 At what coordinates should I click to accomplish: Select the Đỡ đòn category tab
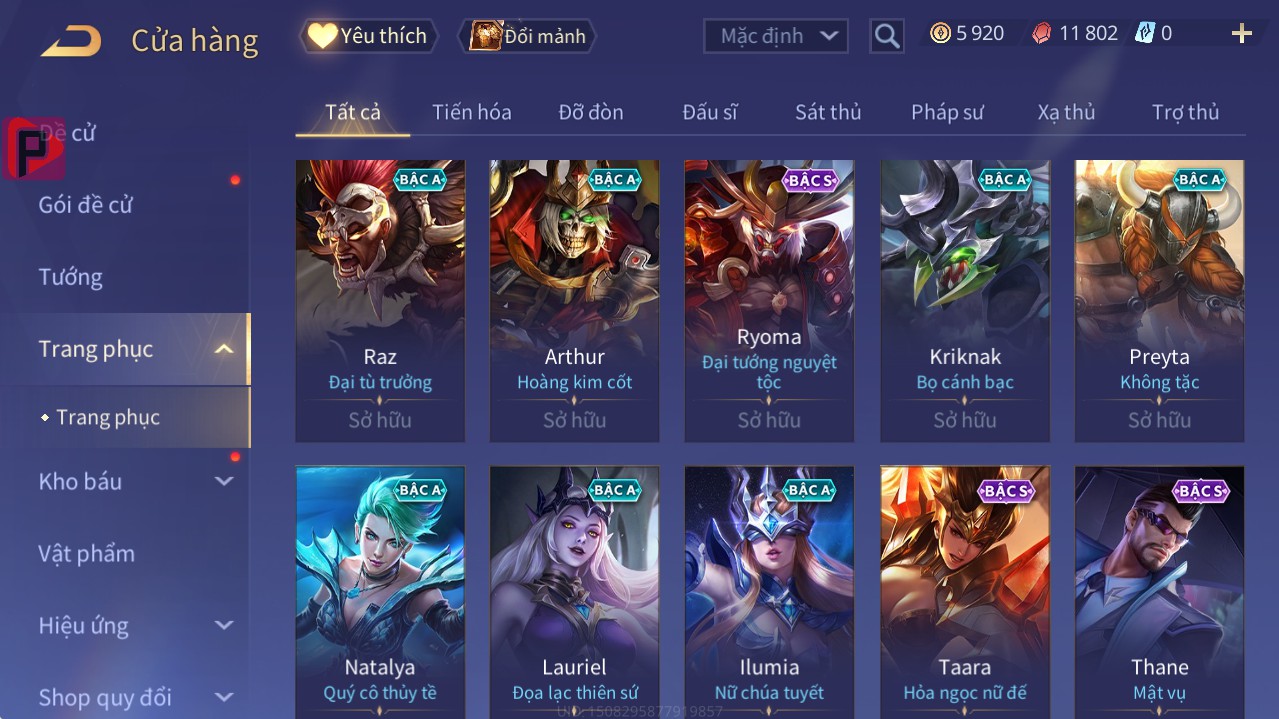click(590, 112)
